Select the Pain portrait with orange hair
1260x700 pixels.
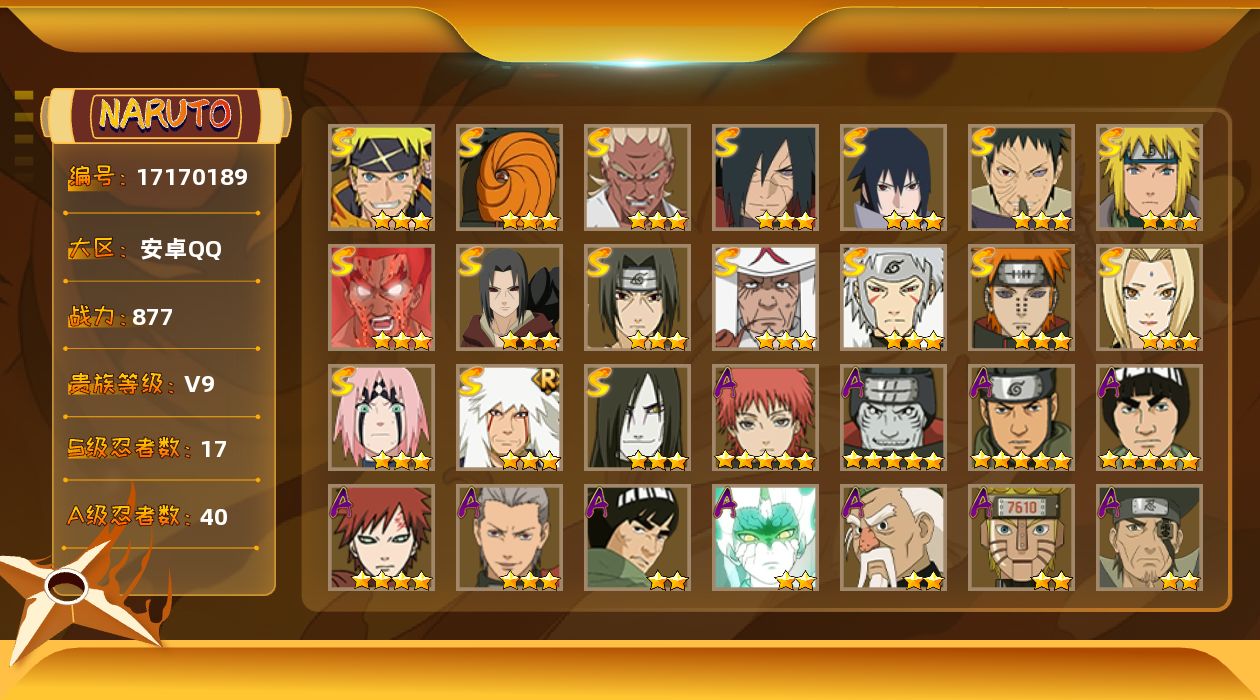pos(1021,297)
